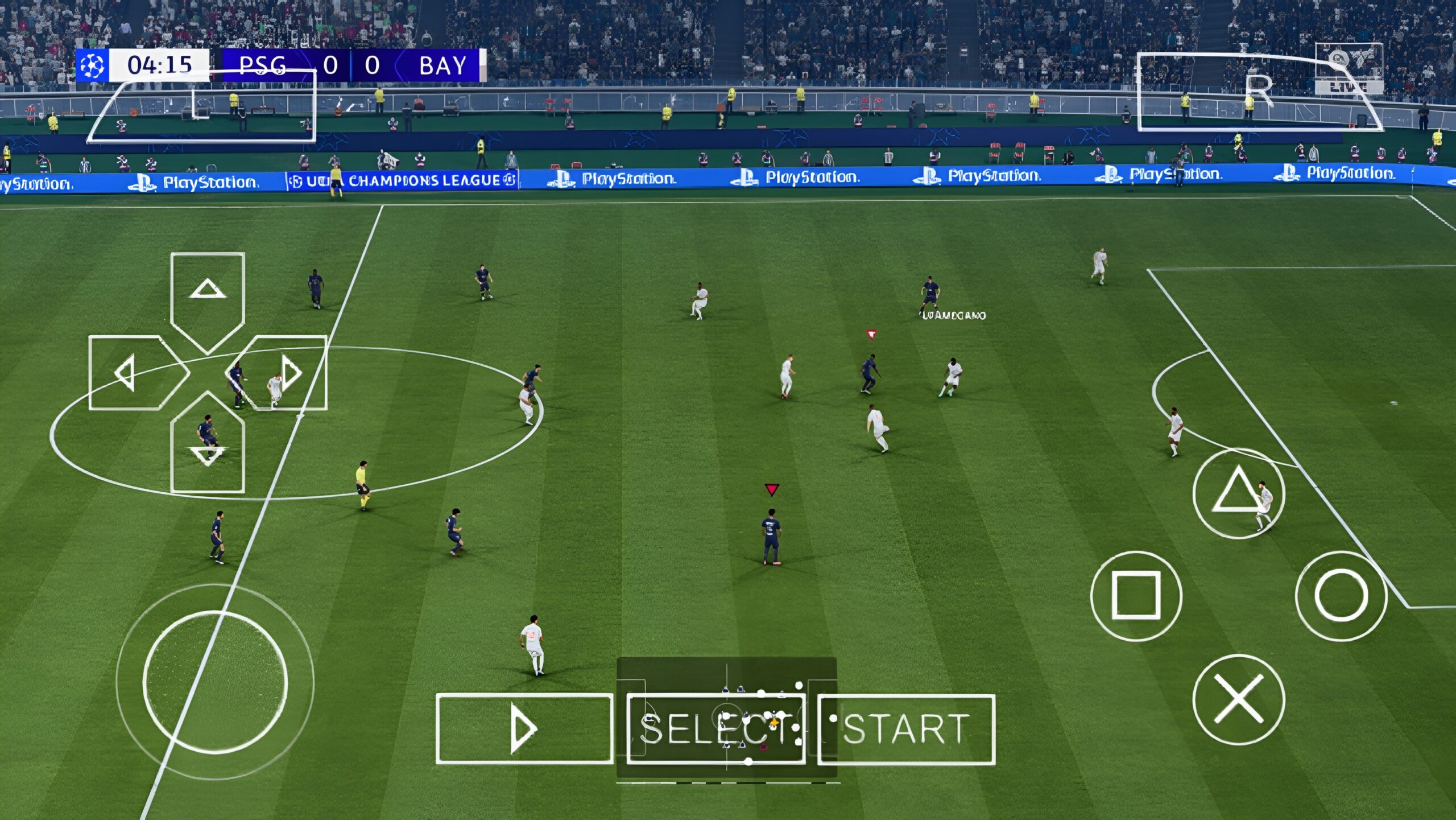Tap the D-pad down arrow
Viewport: 1456px width, 820px height.
tap(208, 450)
